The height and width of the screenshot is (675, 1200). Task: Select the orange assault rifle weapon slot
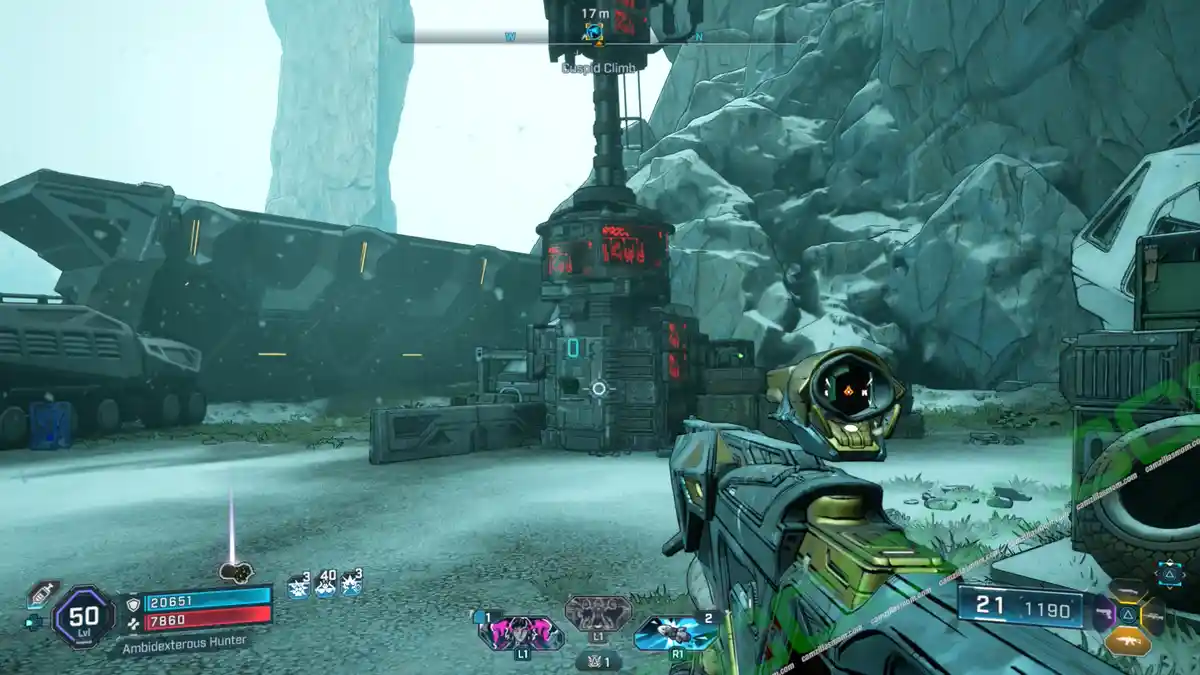pos(1128,640)
